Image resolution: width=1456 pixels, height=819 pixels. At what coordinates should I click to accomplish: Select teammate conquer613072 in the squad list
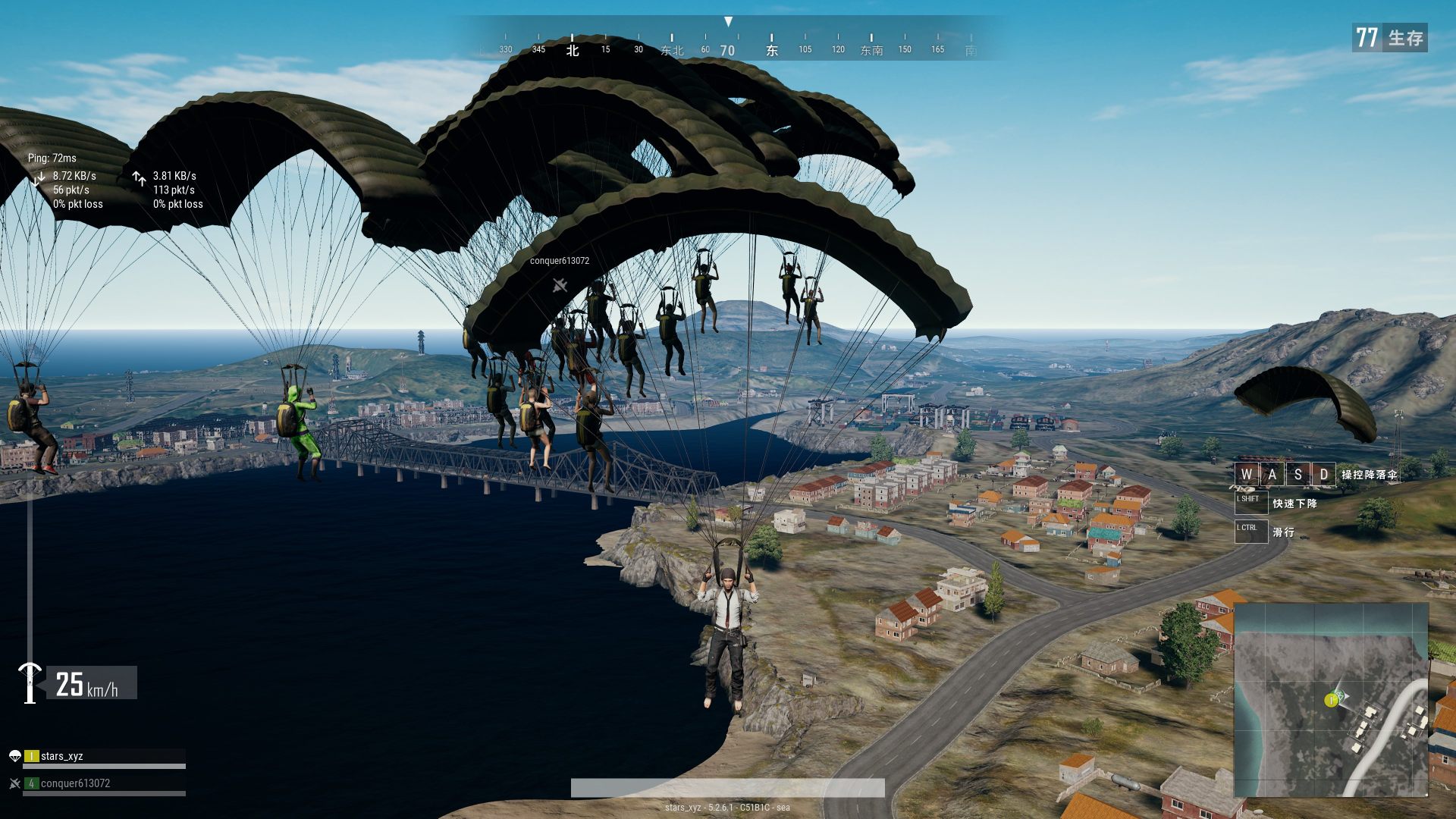pyautogui.click(x=75, y=783)
